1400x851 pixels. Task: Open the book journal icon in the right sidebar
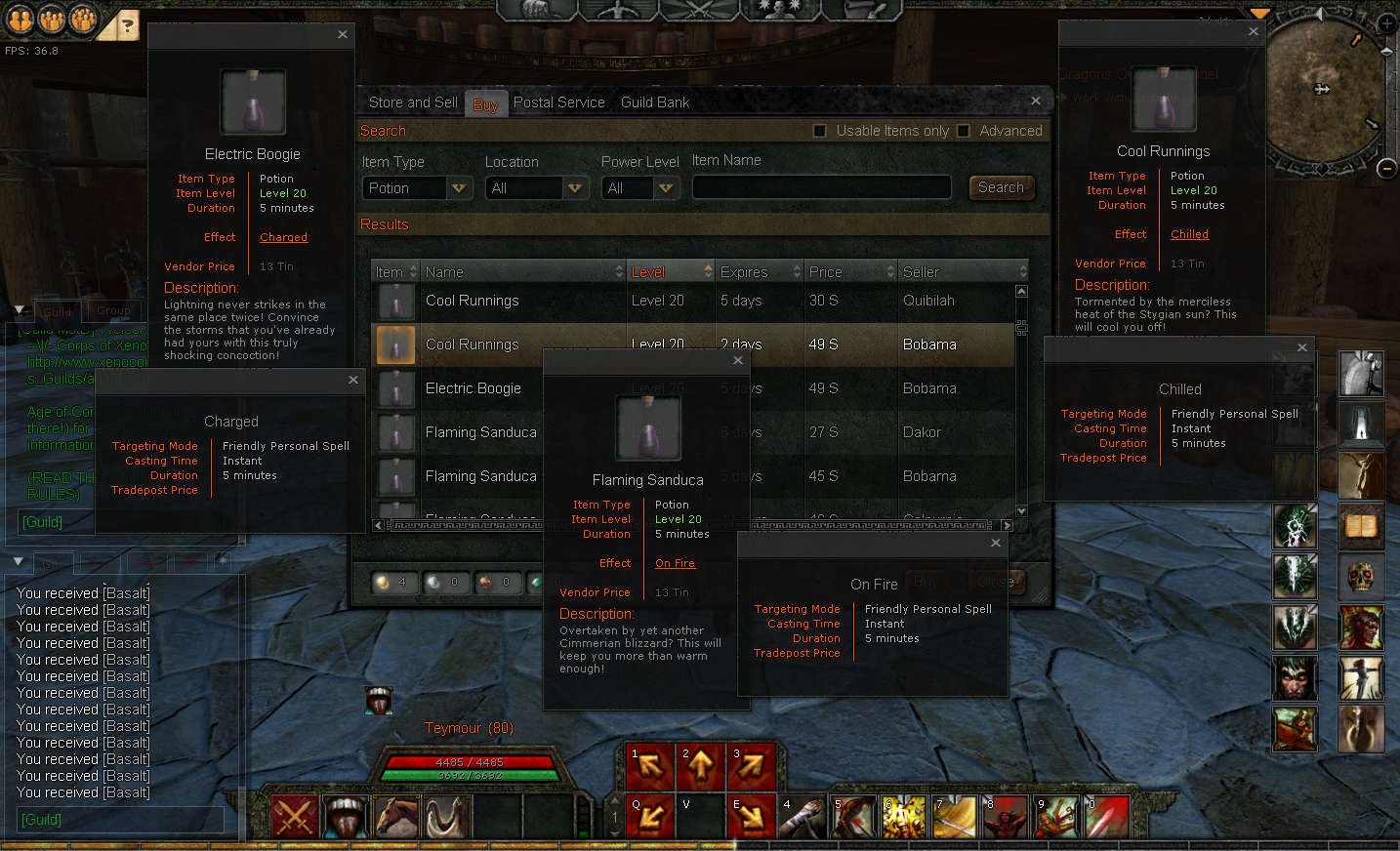(x=1360, y=525)
